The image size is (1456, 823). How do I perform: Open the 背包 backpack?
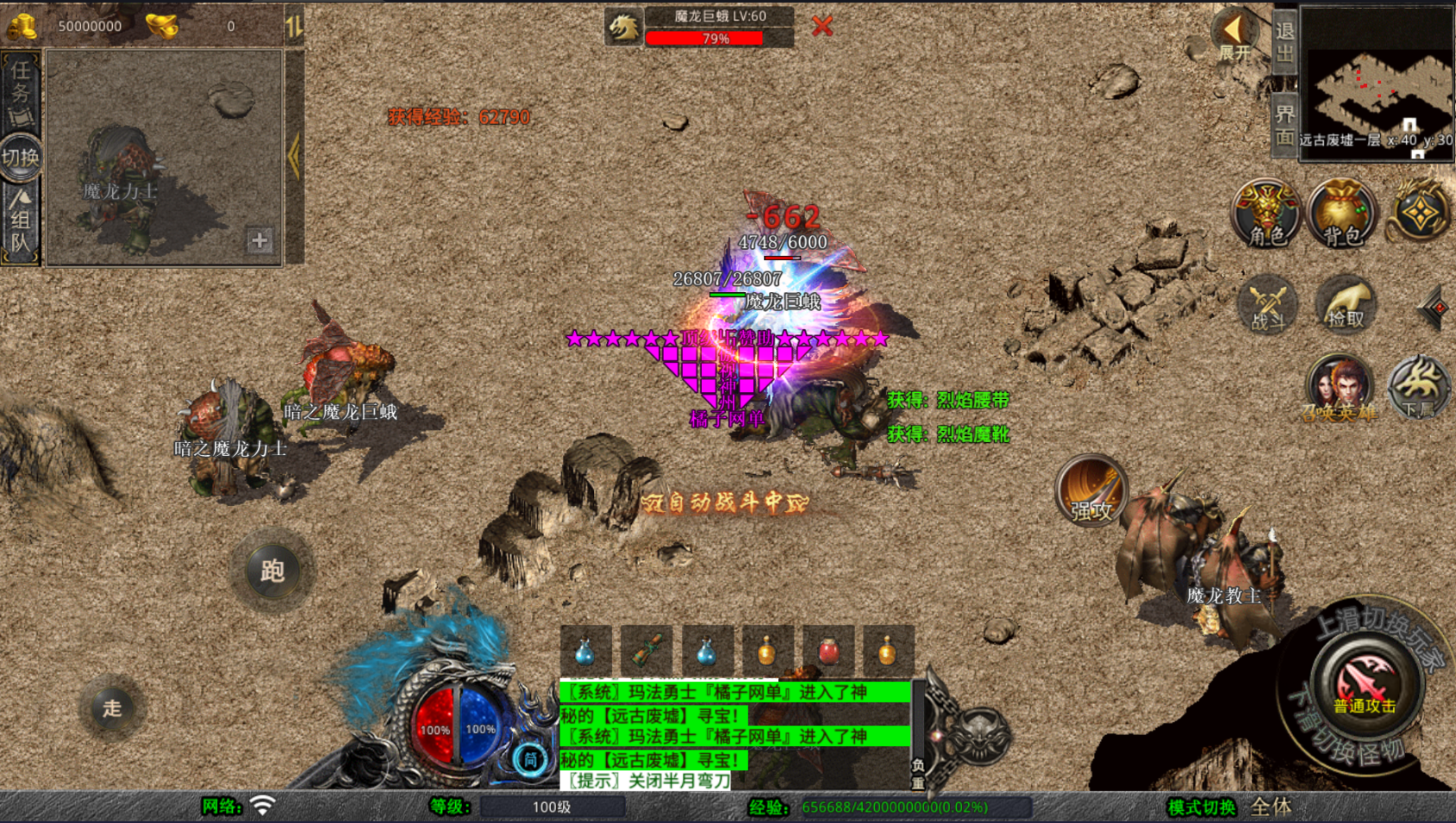[1341, 214]
